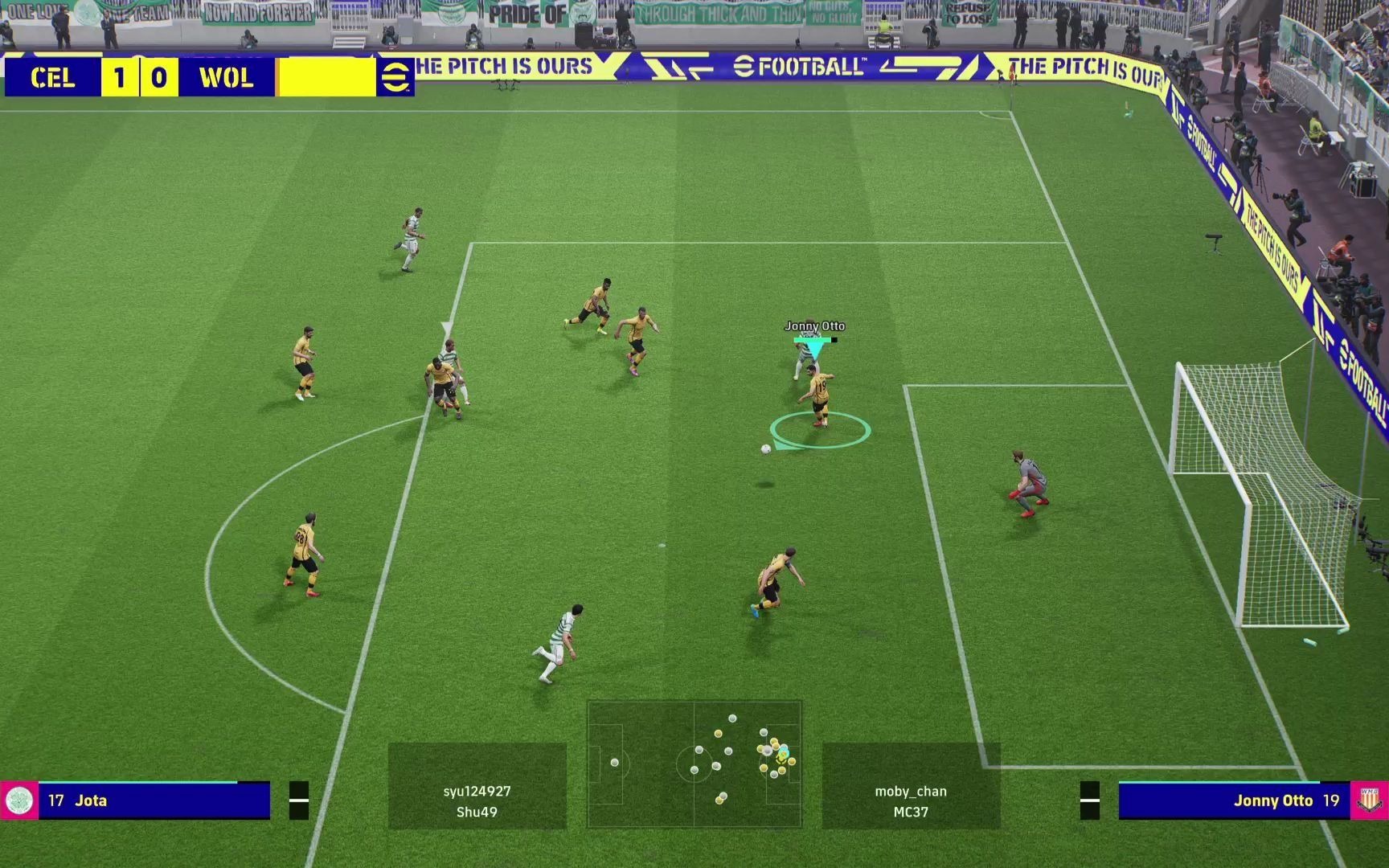This screenshot has width=1389, height=868.
Task: Click the pitch radar minimap
Action: click(694, 764)
